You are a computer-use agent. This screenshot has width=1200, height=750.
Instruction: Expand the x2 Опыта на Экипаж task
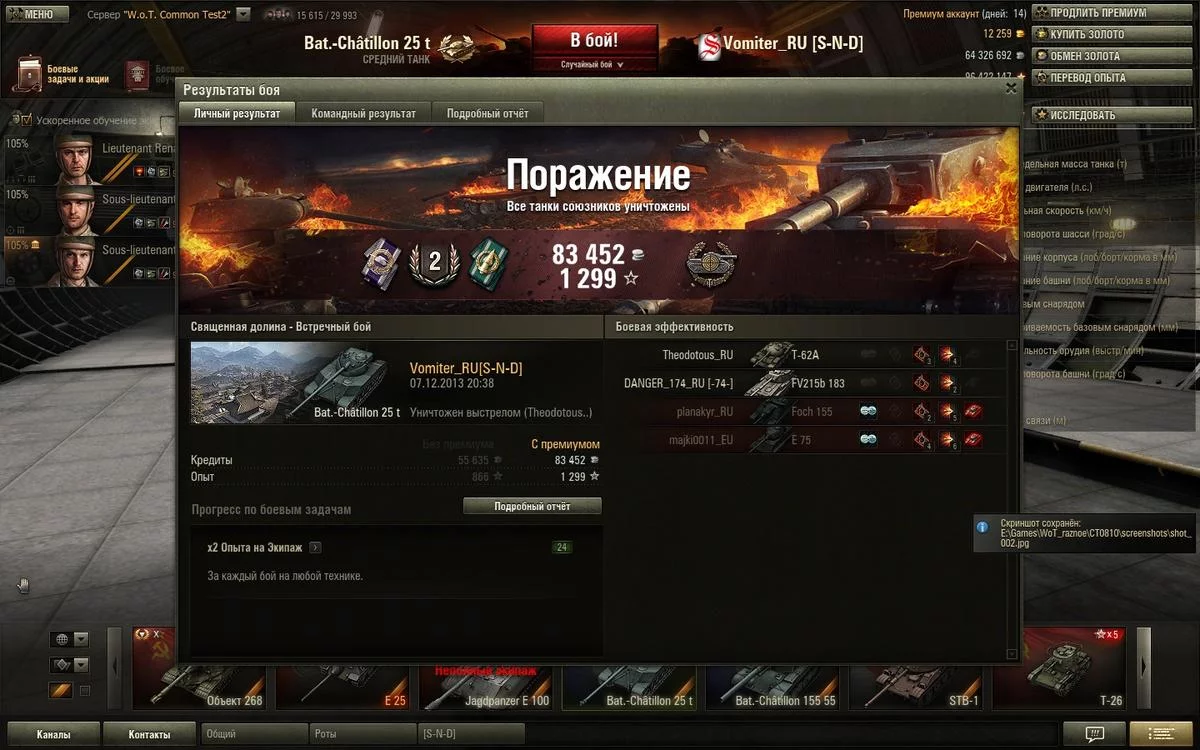[315, 548]
